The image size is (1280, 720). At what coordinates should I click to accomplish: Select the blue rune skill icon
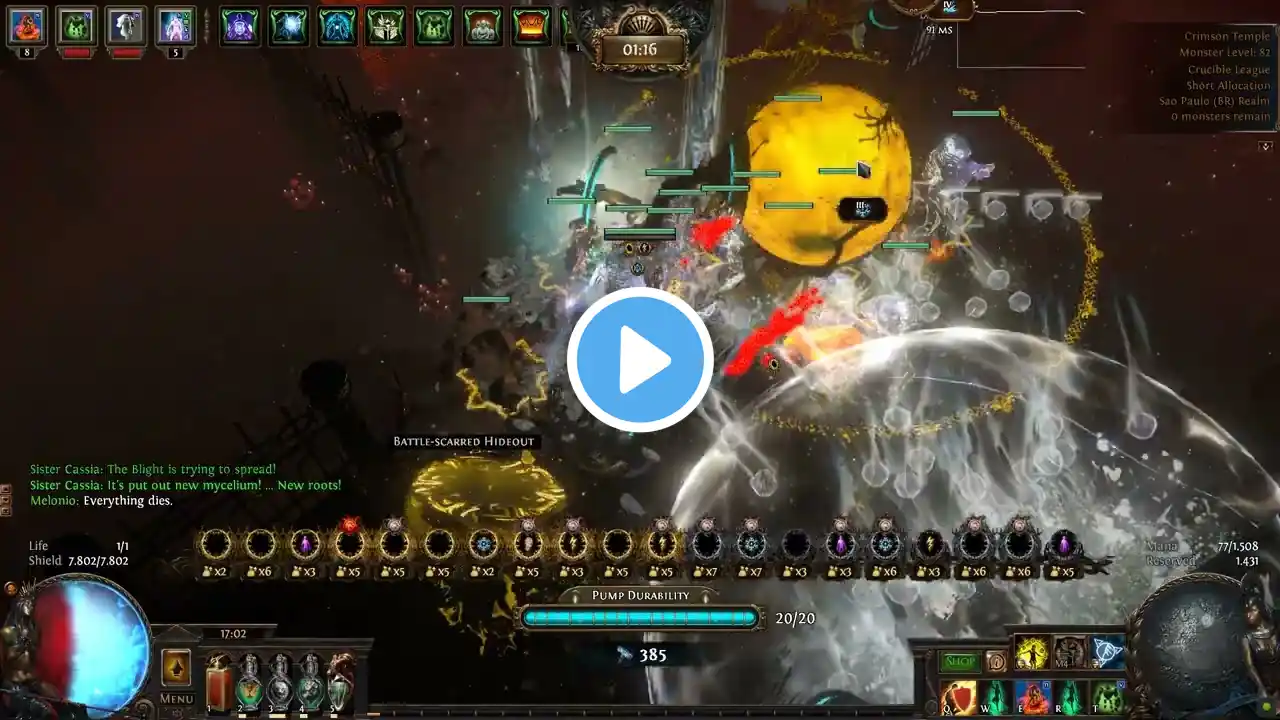click(1107, 653)
